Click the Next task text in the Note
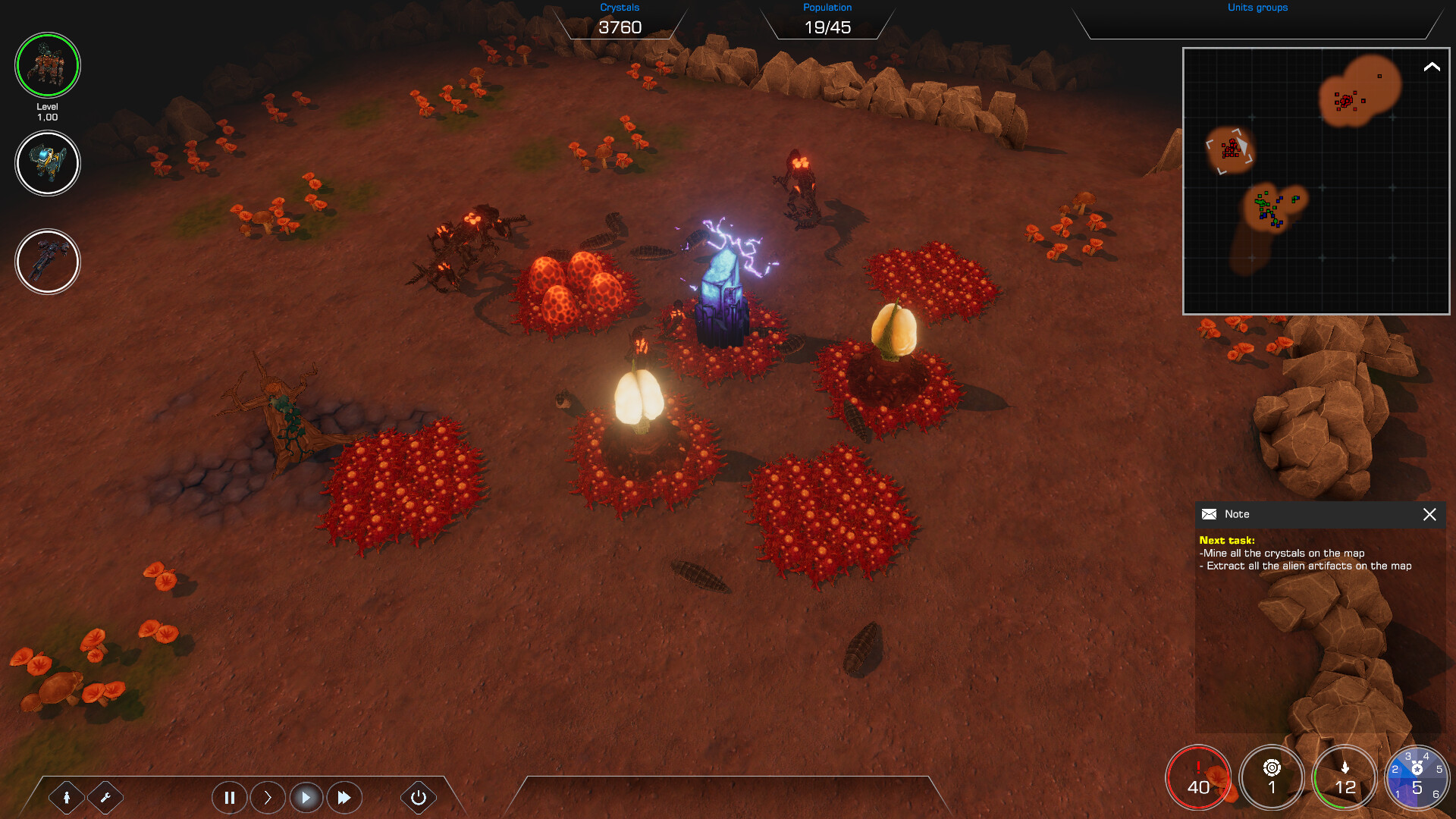 coord(1228,539)
